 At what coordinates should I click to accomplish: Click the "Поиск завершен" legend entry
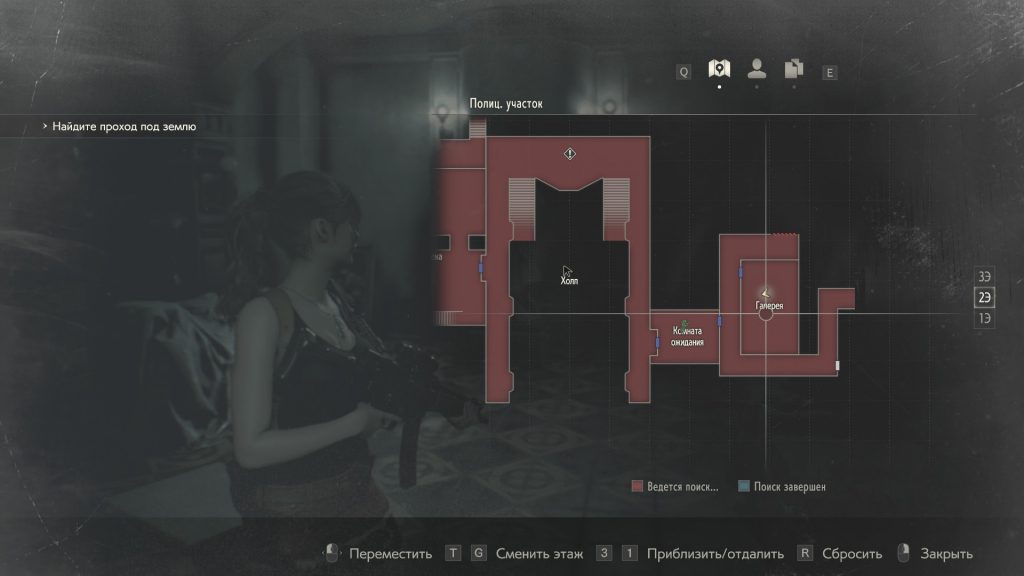pos(783,487)
